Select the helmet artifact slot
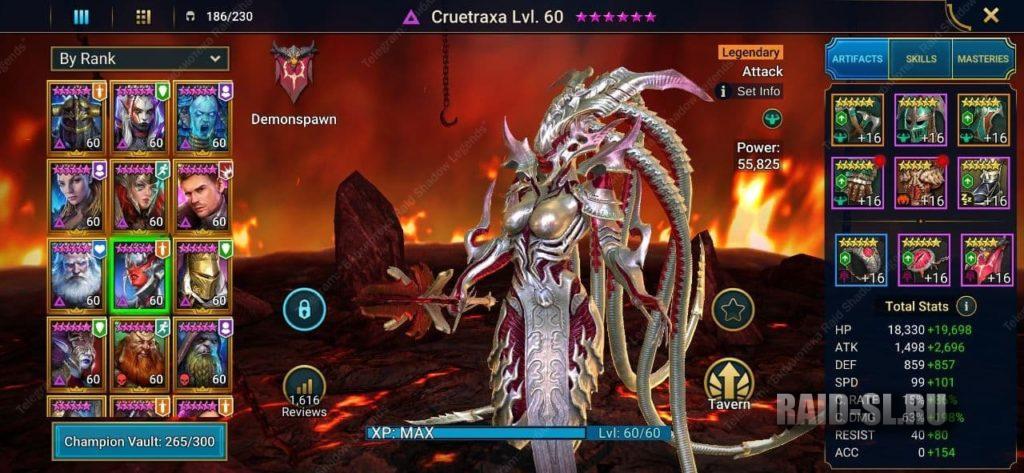 (x=920, y=121)
